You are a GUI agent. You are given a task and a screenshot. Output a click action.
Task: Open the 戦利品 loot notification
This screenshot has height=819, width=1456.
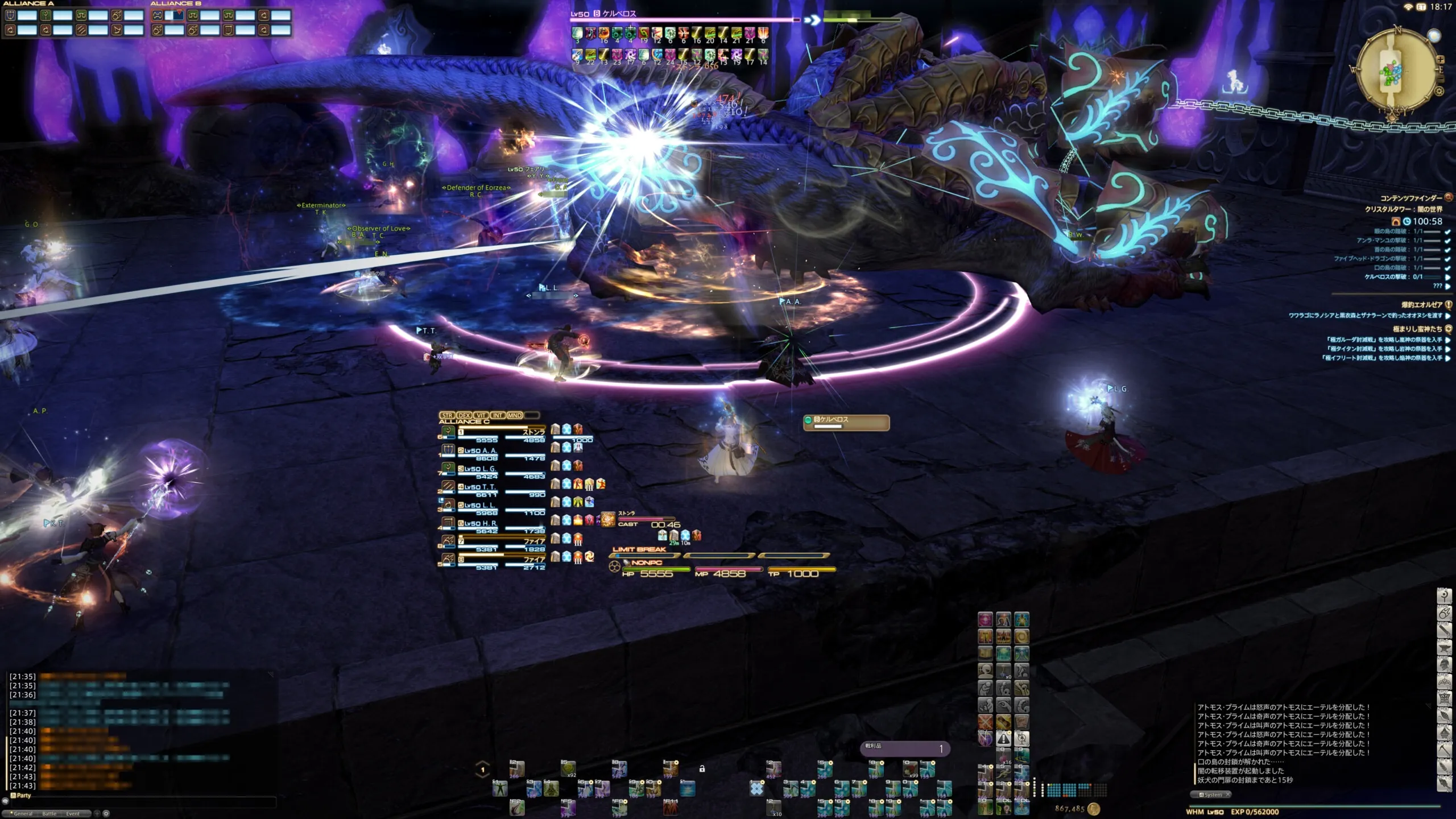point(904,748)
